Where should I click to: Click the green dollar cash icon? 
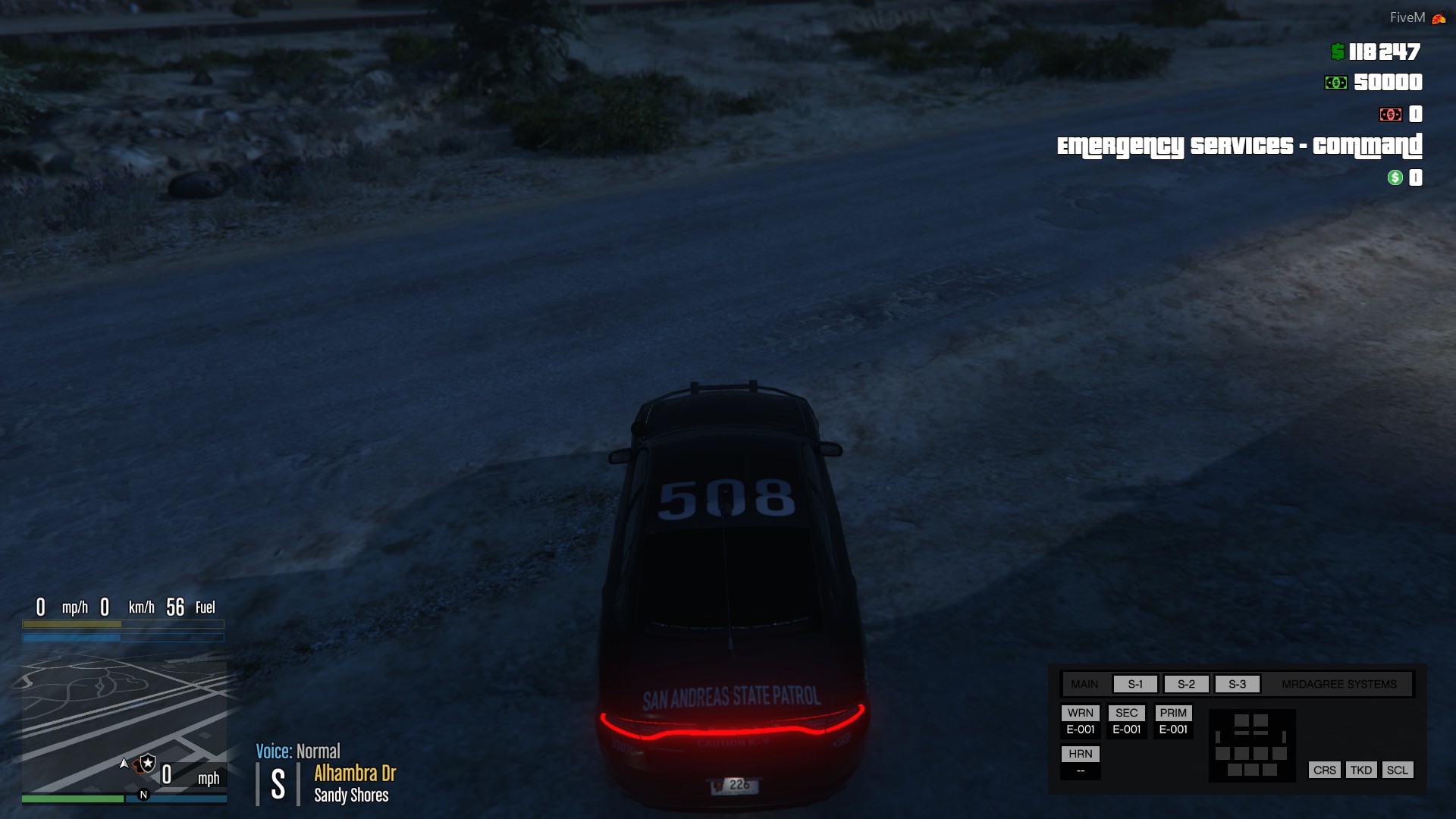[1336, 53]
